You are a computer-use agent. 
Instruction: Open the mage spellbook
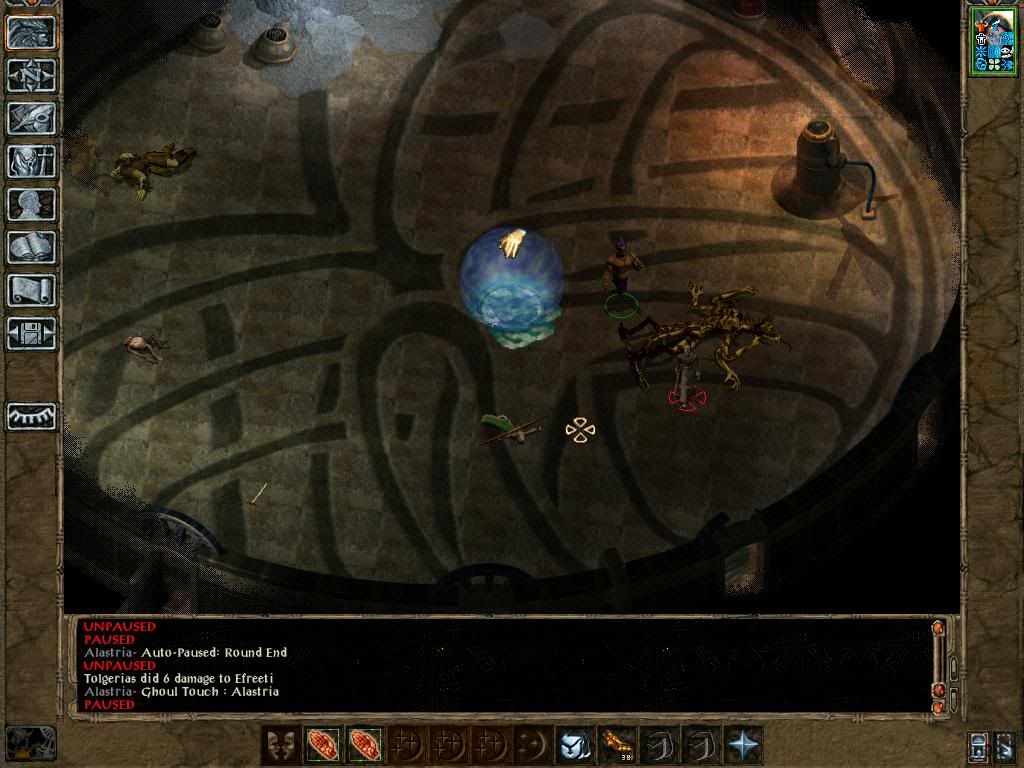pyautogui.click(x=31, y=247)
